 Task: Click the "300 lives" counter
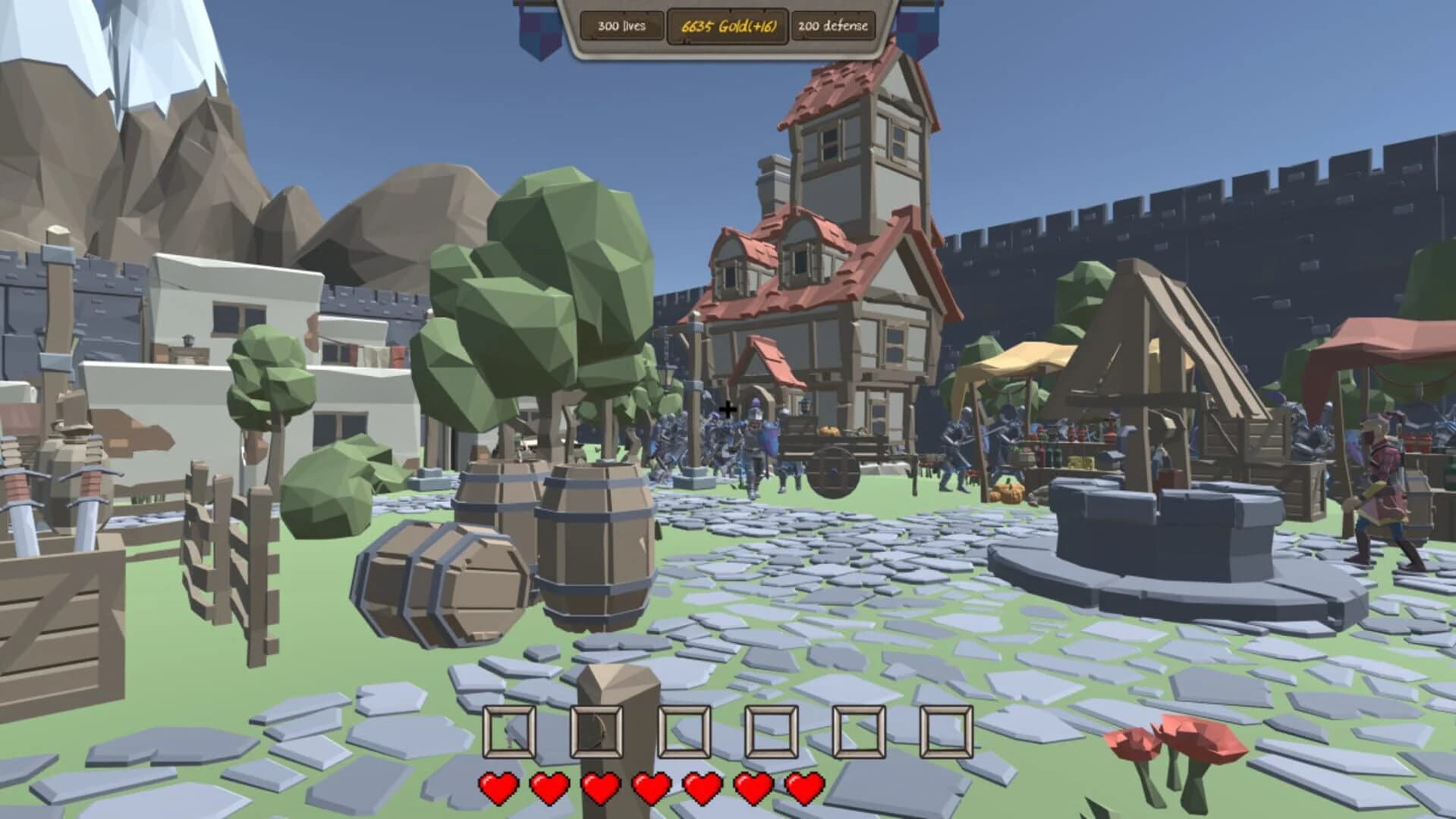(620, 26)
